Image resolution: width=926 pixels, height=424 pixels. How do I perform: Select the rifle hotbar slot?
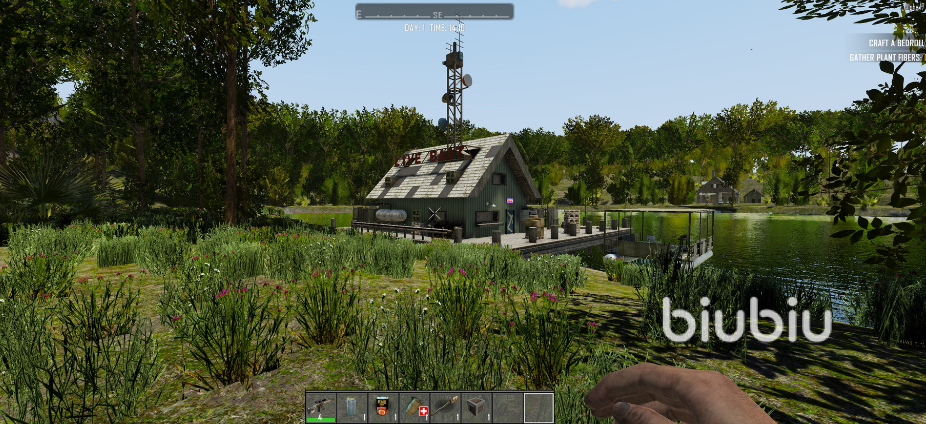tap(321, 407)
